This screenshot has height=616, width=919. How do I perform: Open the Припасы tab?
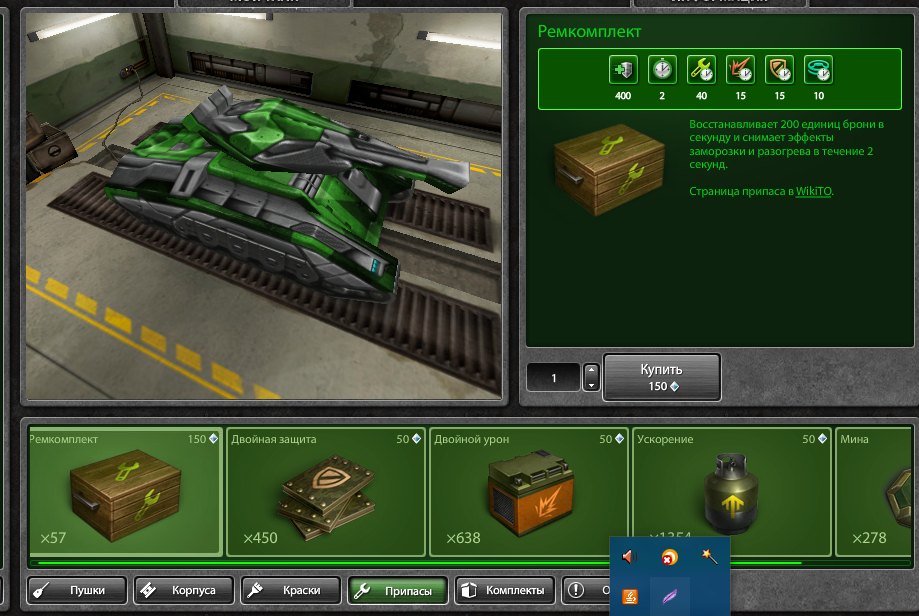(x=398, y=591)
